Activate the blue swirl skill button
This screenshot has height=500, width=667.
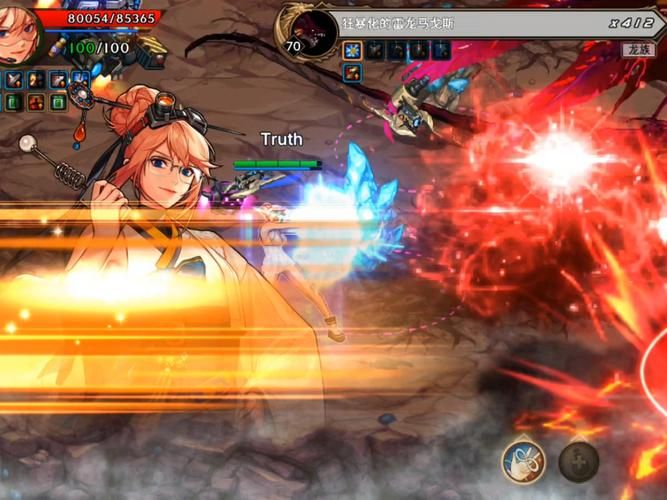pos(523,461)
